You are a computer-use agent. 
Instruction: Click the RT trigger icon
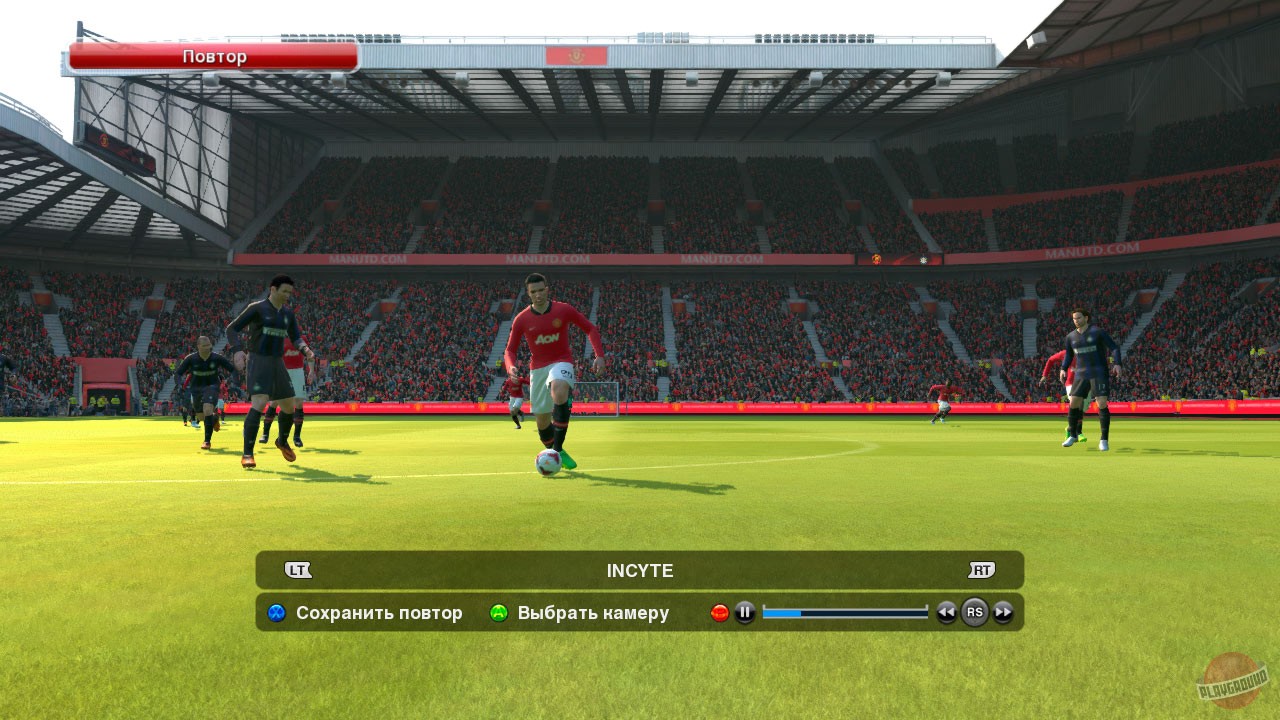pyautogui.click(x=983, y=569)
